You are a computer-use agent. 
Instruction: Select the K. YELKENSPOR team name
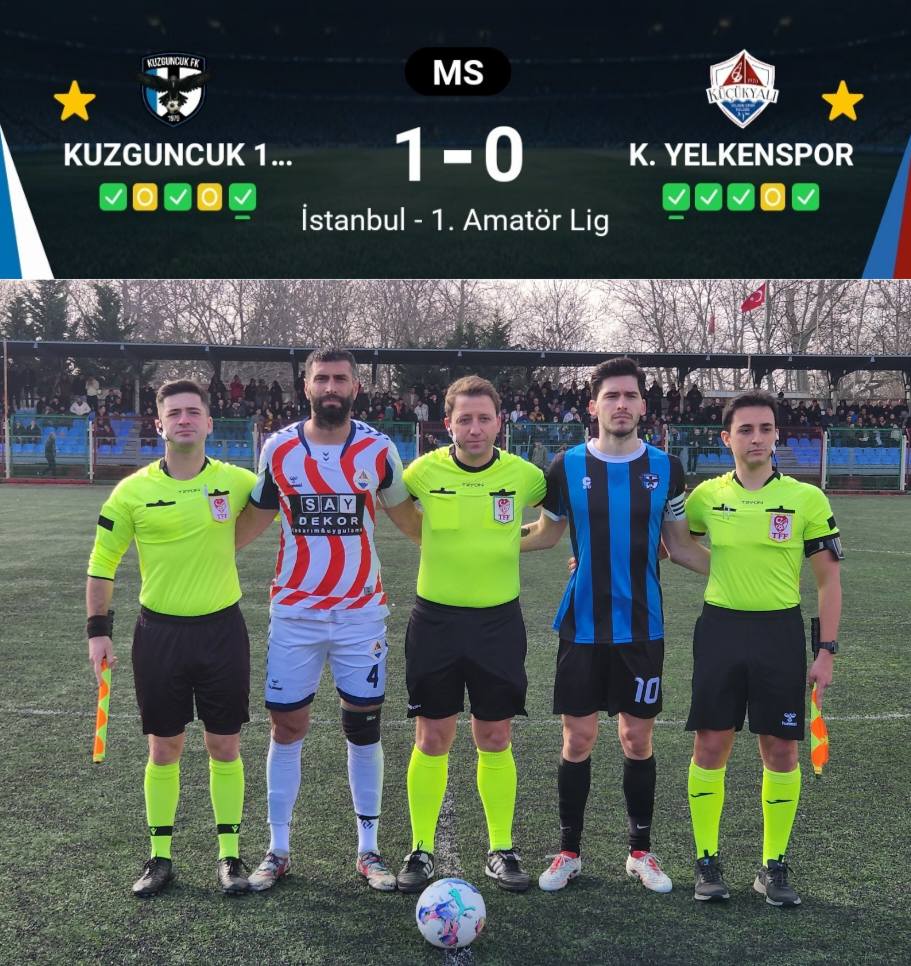pyautogui.click(x=741, y=155)
